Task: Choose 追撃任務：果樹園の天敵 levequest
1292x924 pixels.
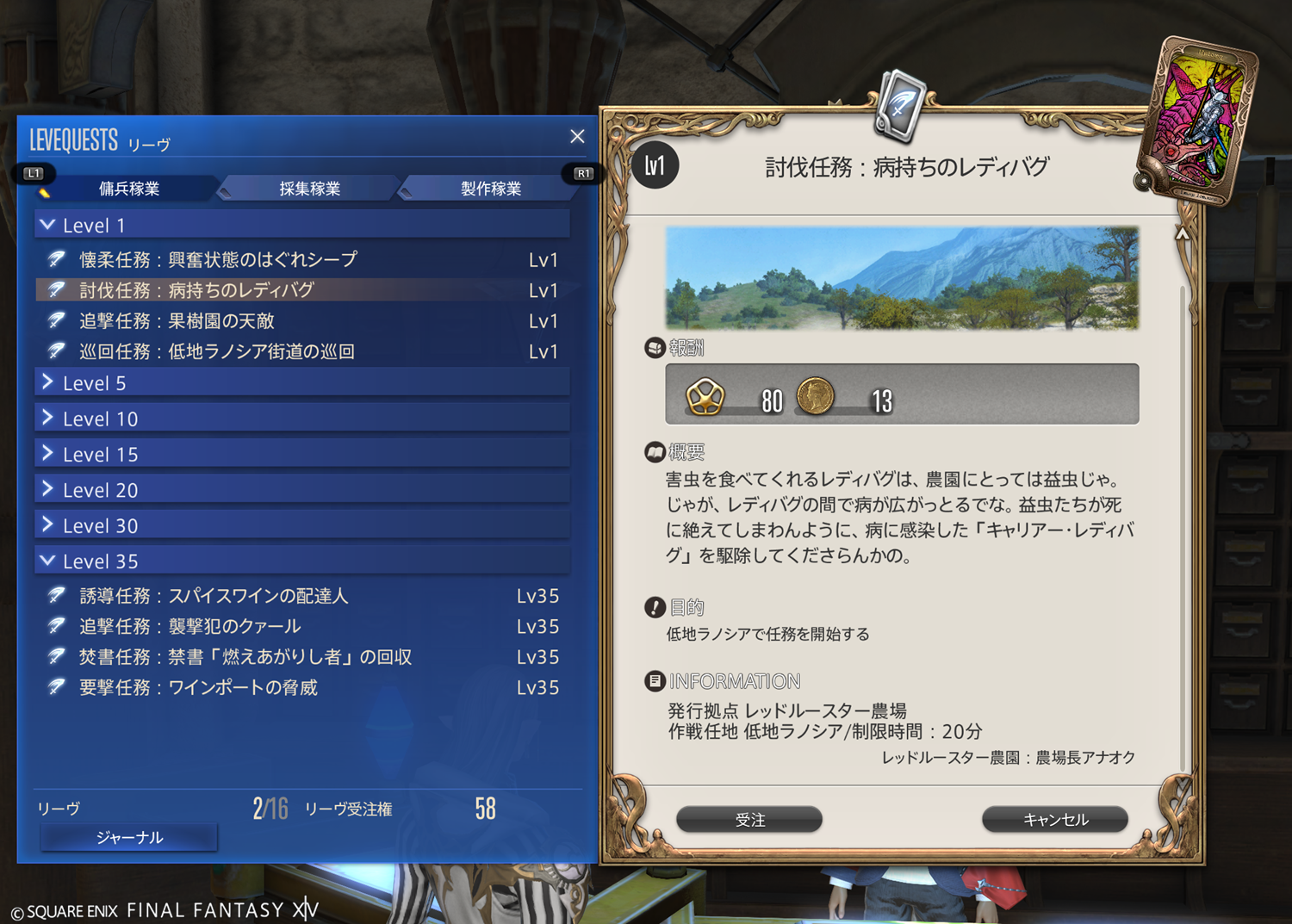Action: (177, 321)
